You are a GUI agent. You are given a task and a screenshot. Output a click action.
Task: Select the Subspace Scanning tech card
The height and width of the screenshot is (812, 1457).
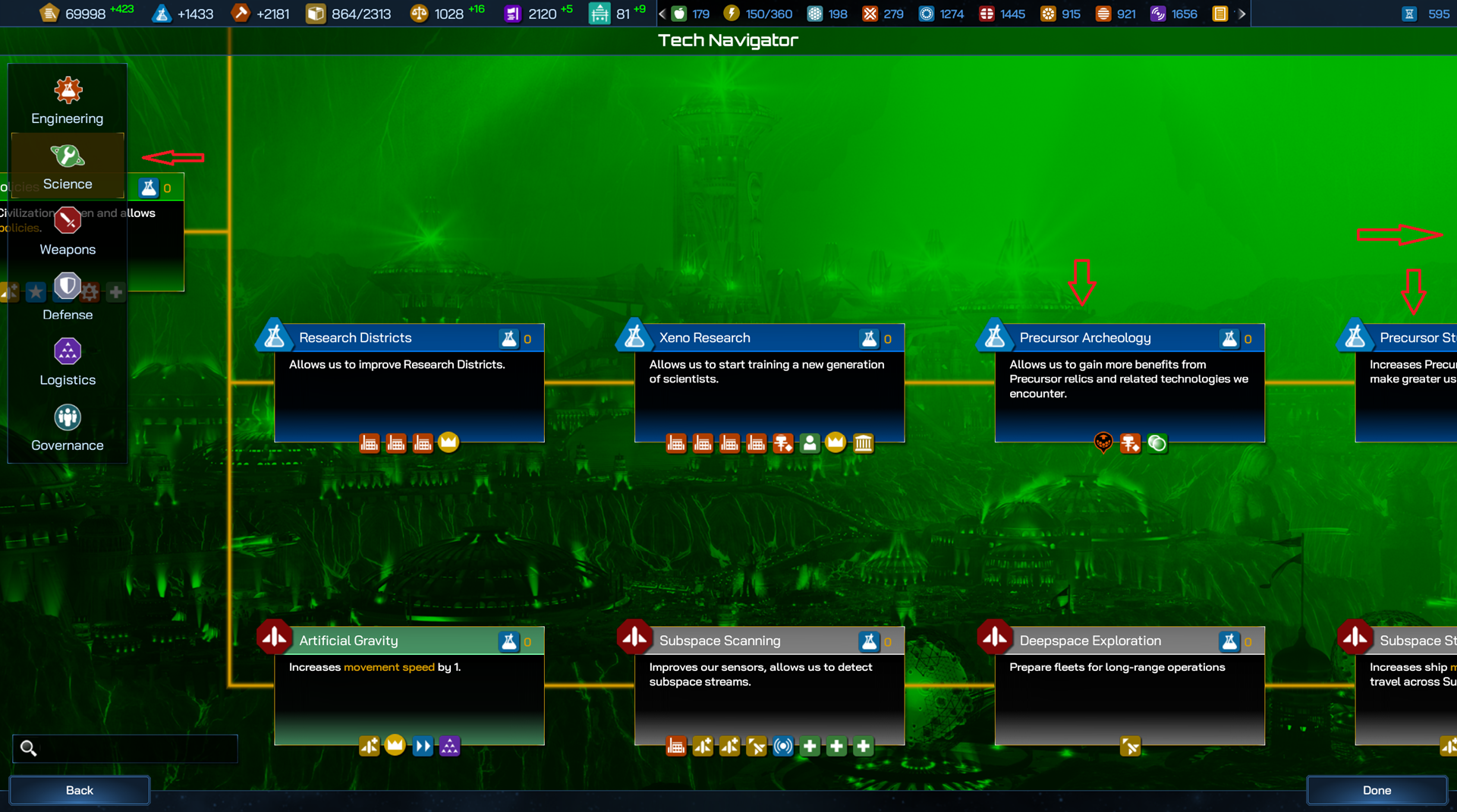[769, 686]
